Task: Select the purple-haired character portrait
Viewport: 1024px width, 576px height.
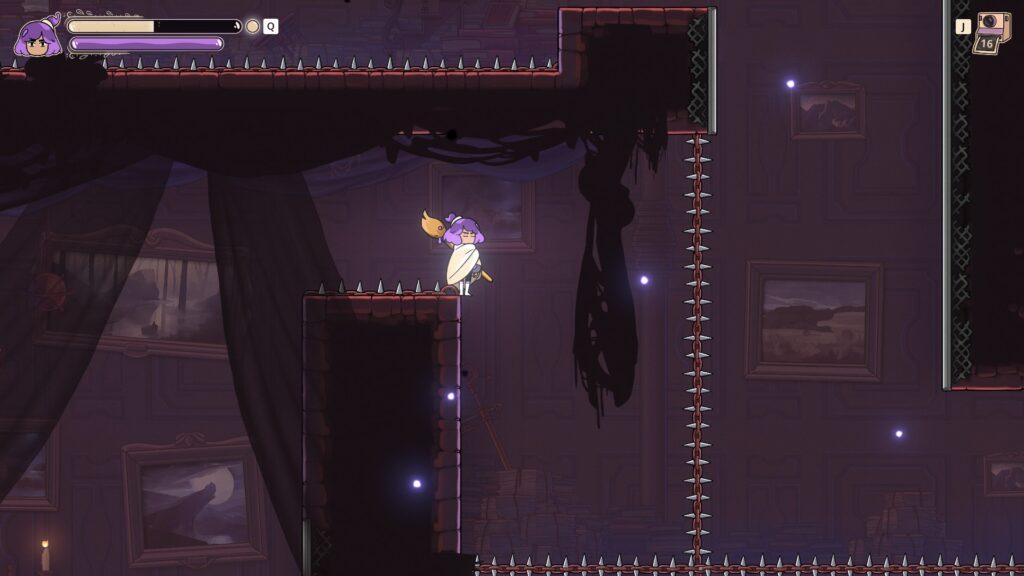Action: point(36,38)
